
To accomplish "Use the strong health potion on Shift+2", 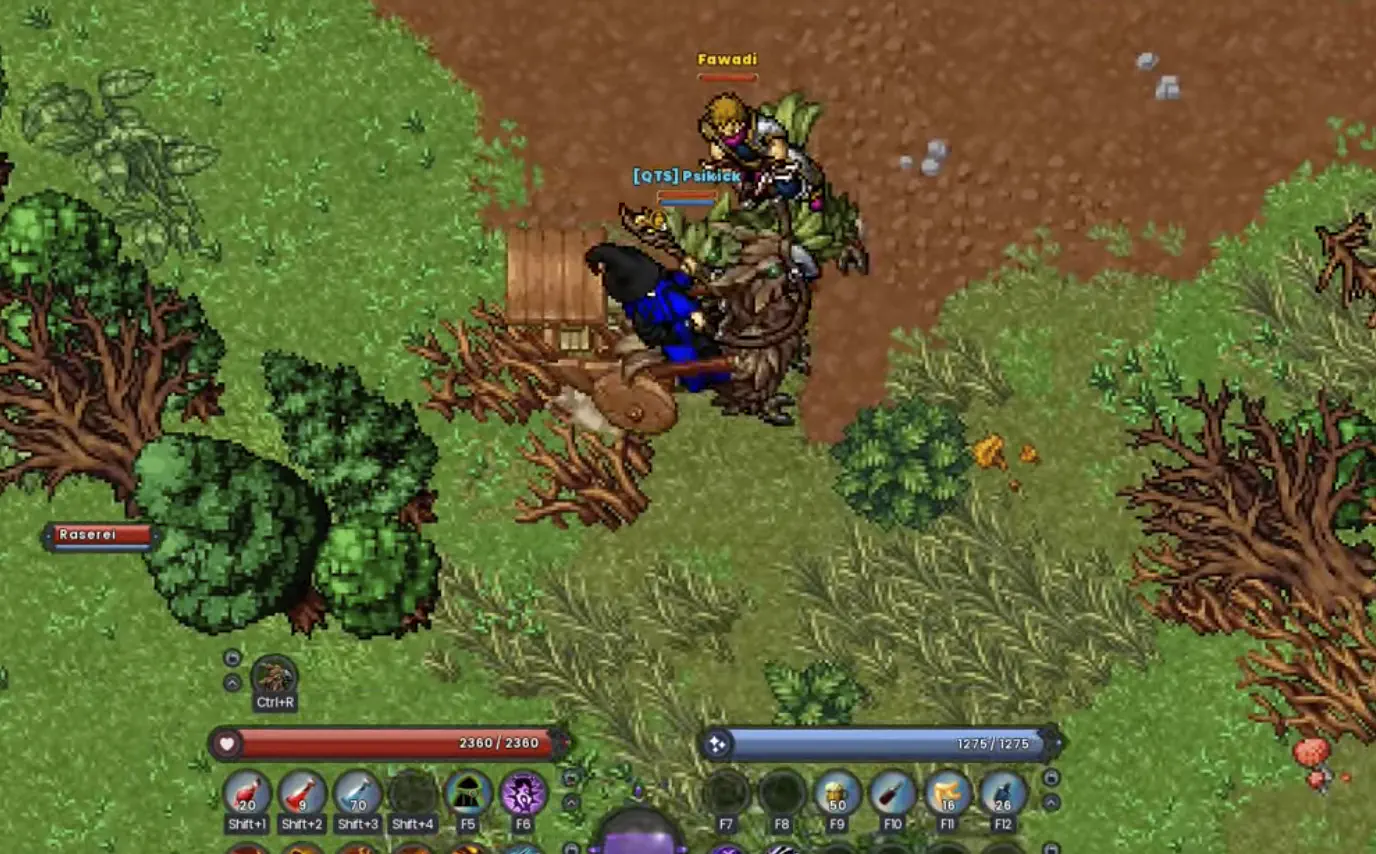I will tap(300, 794).
